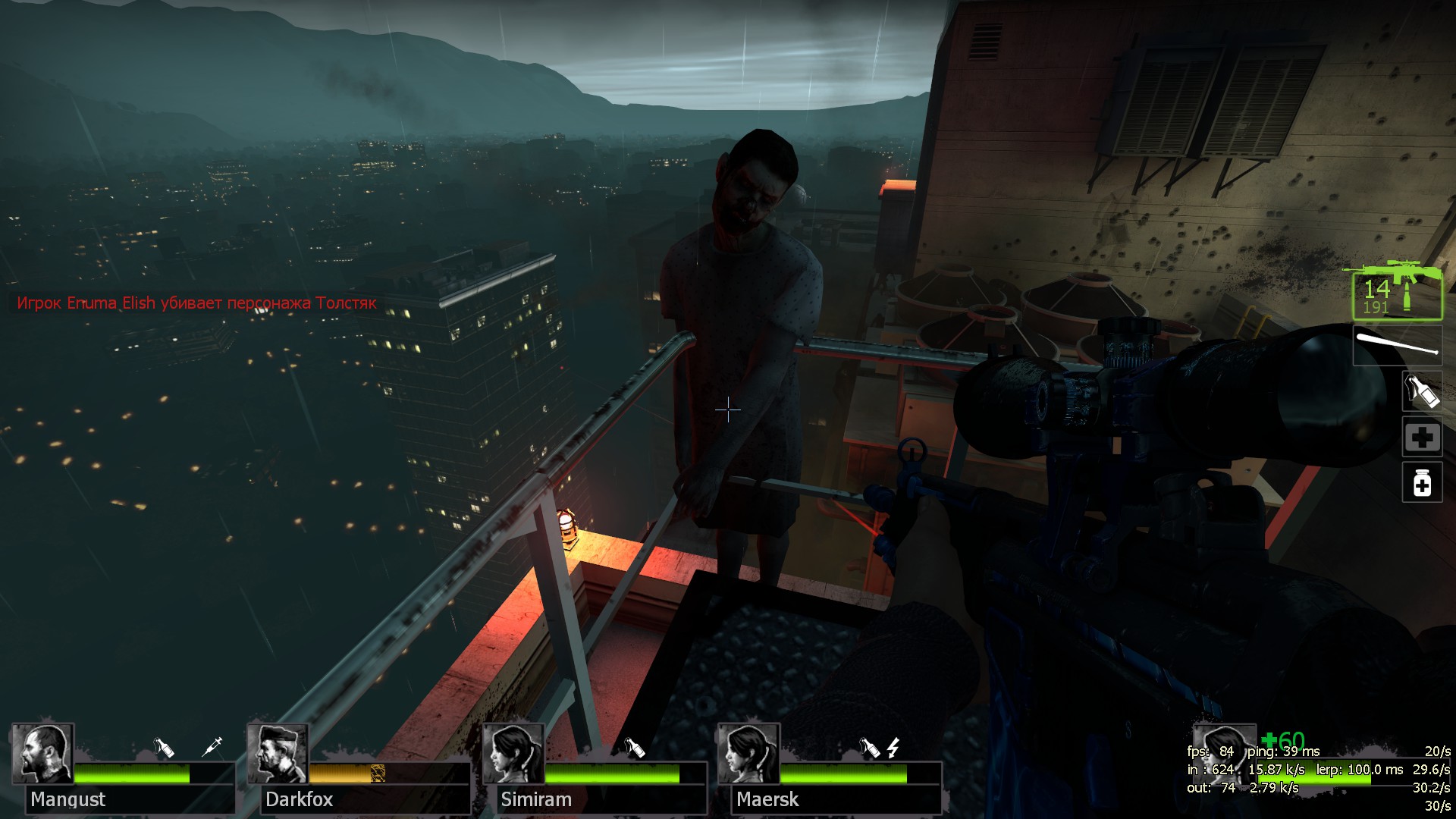Select the first aid kit slot

click(x=1422, y=437)
